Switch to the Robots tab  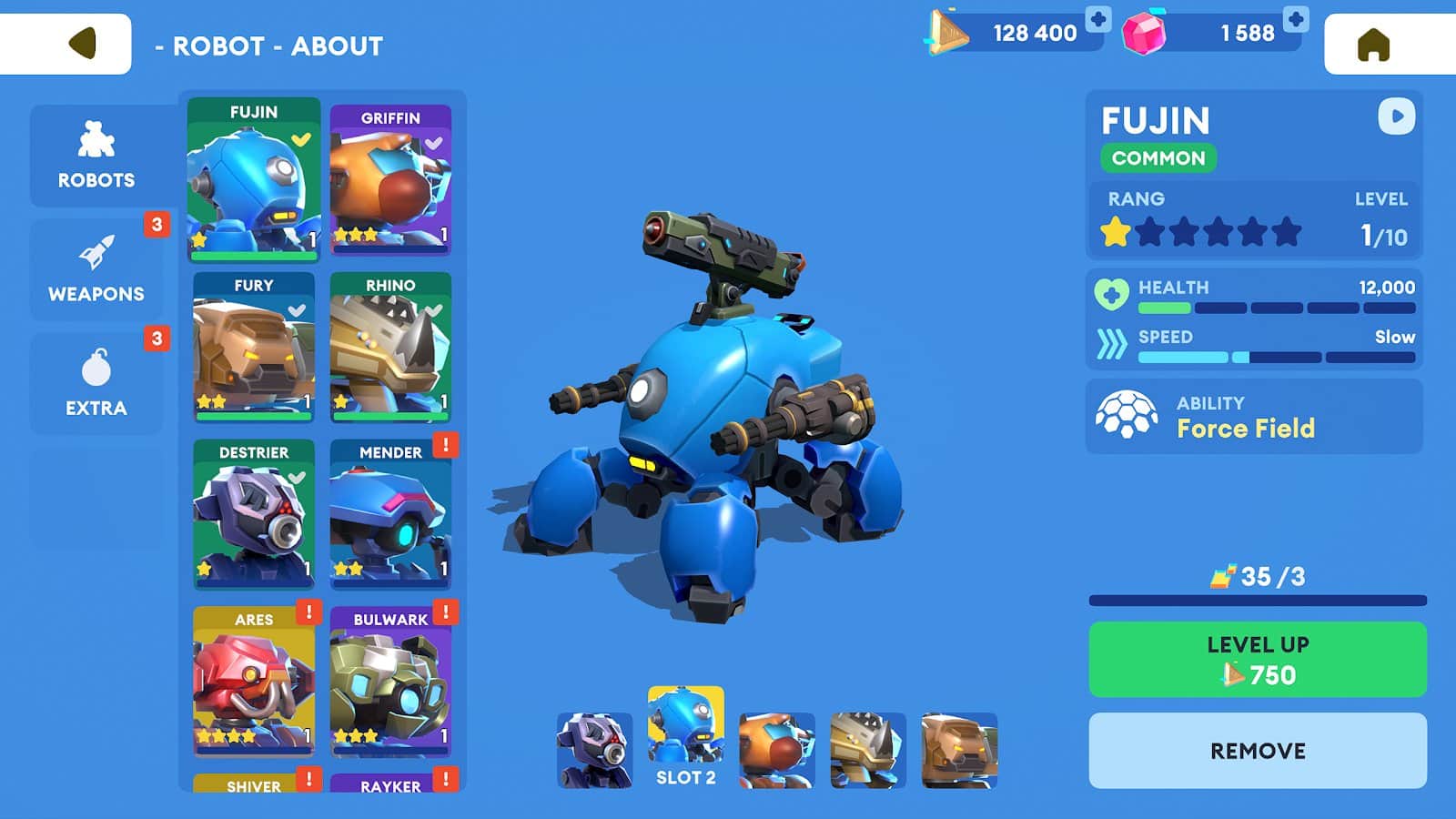[x=96, y=156]
